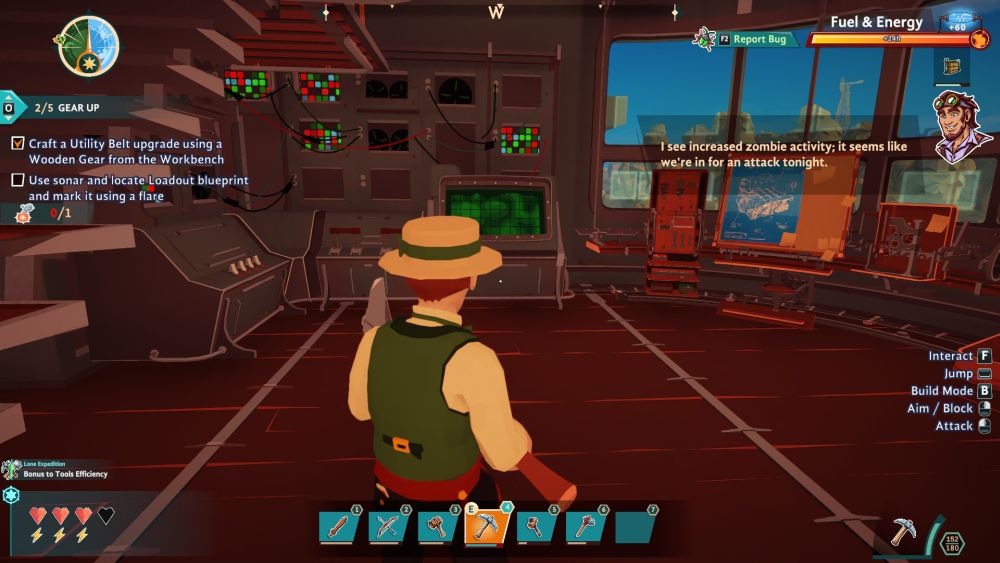This screenshot has height=563, width=1000.
Task: Select the bow in hotbar slot 2
Action: coord(386,526)
